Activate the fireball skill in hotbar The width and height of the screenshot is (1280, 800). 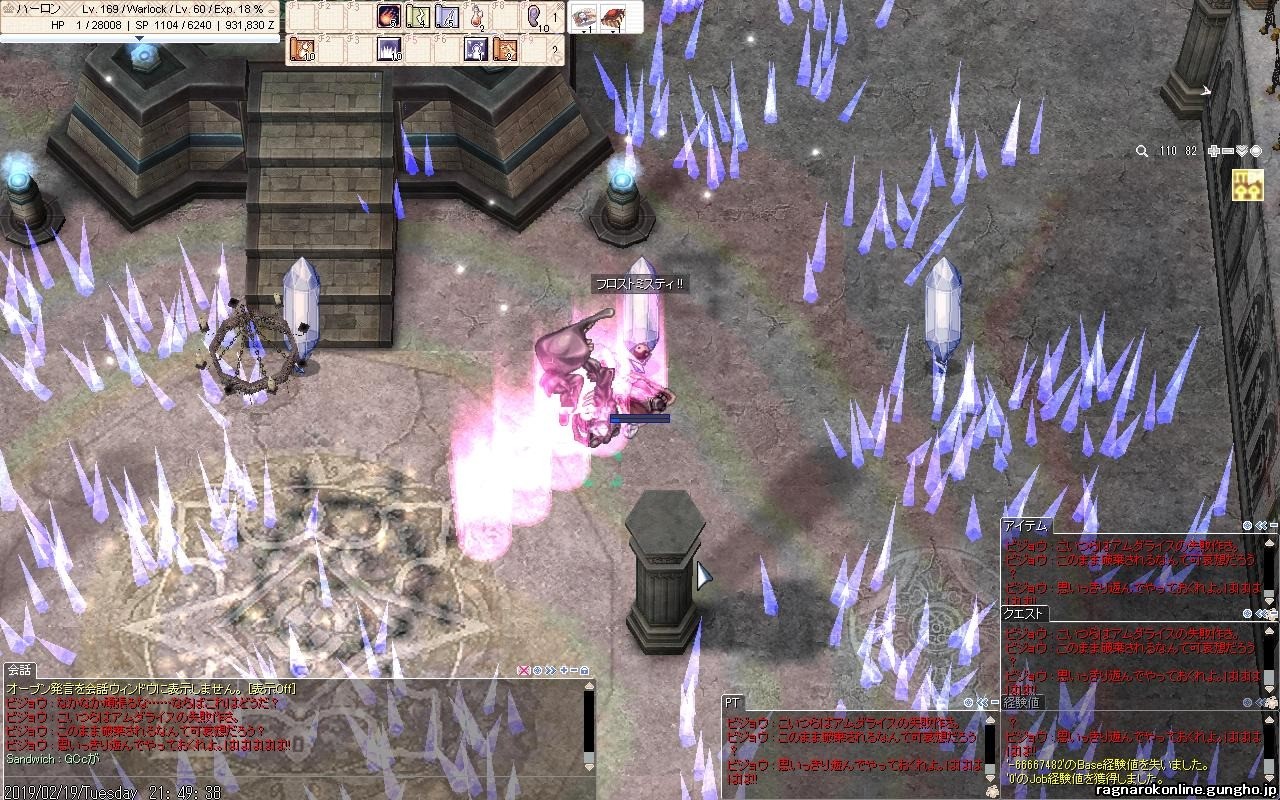389,17
